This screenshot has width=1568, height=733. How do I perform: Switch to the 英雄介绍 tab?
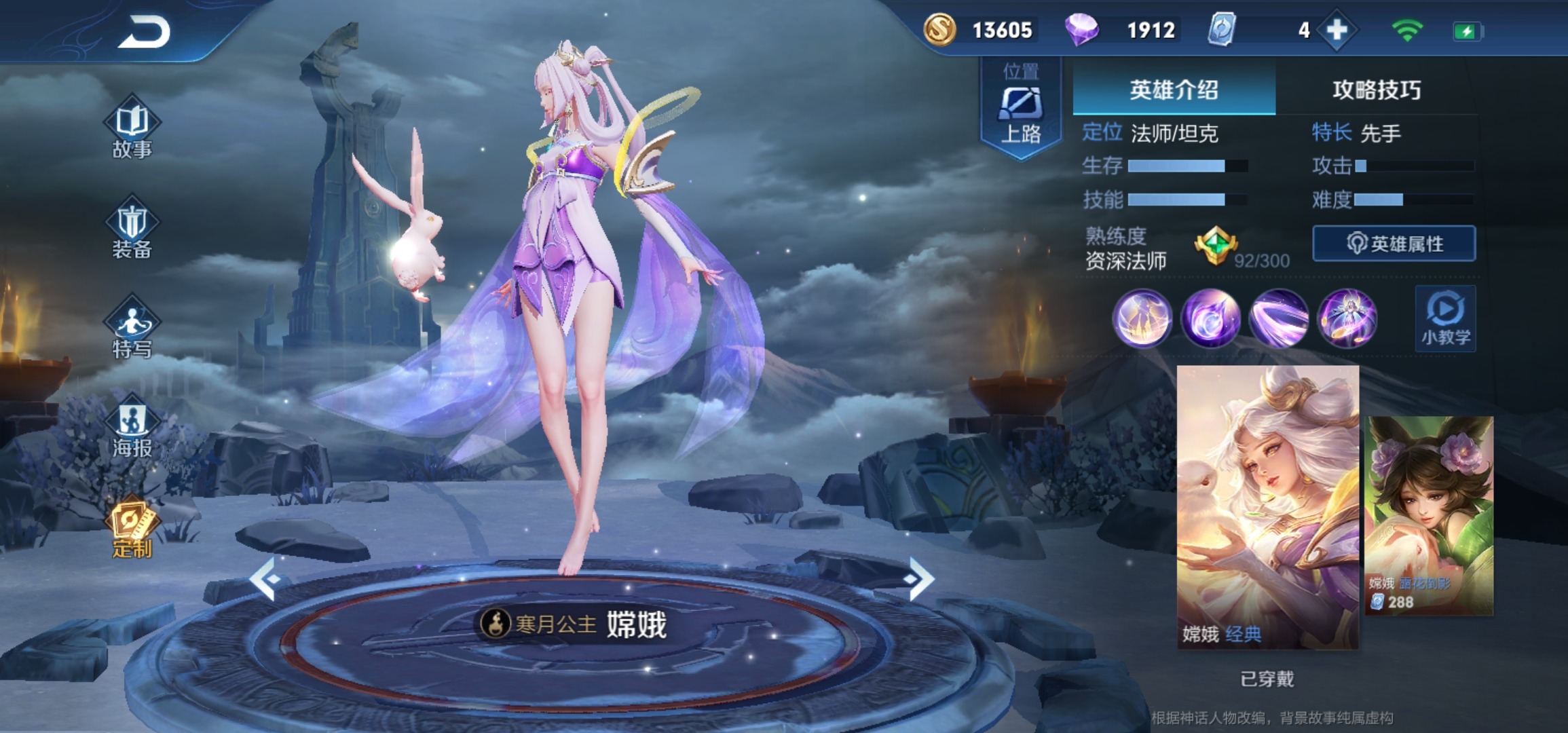click(x=1174, y=90)
